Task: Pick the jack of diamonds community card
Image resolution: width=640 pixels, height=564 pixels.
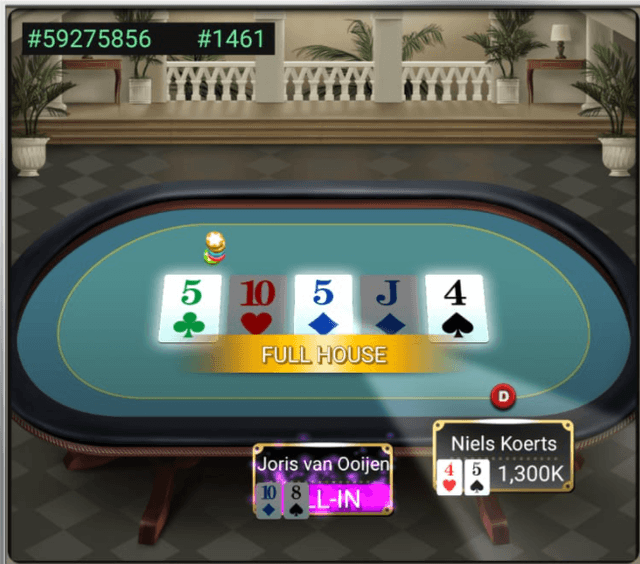Action: pos(388,309)
